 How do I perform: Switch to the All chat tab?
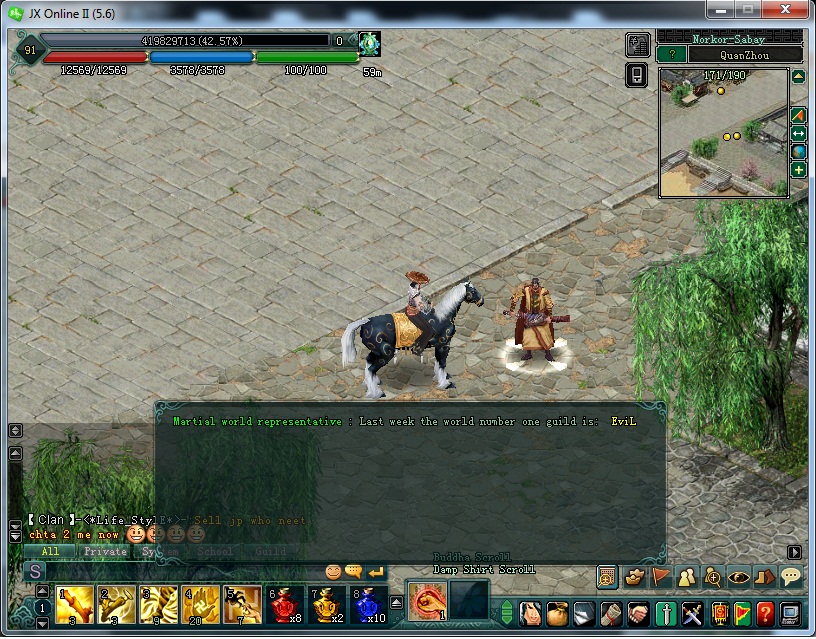[50, 551]
